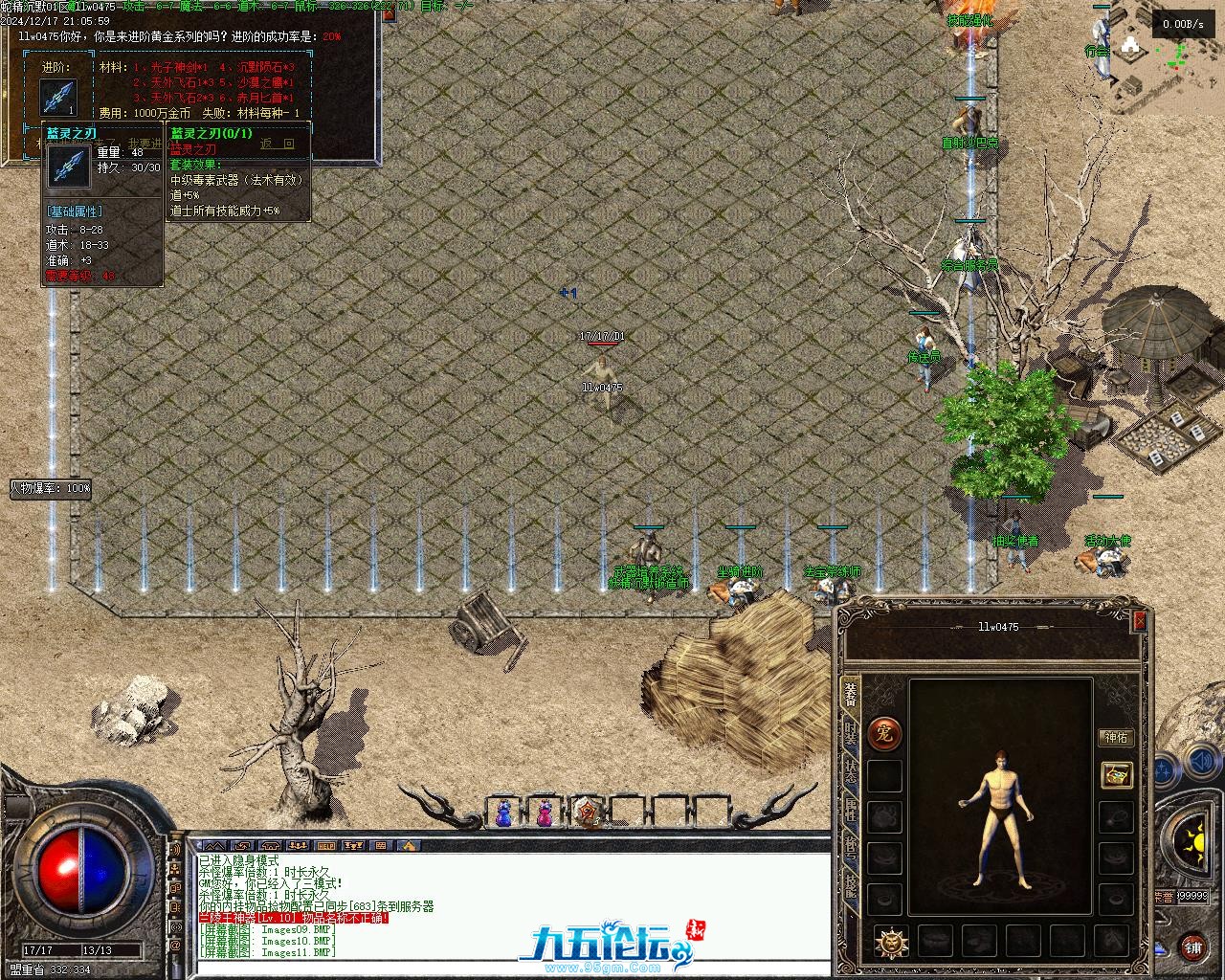This screenshot has width=1225, height=980.
Task: Show the 属性 attributes tab
Action: click(850, 811)
